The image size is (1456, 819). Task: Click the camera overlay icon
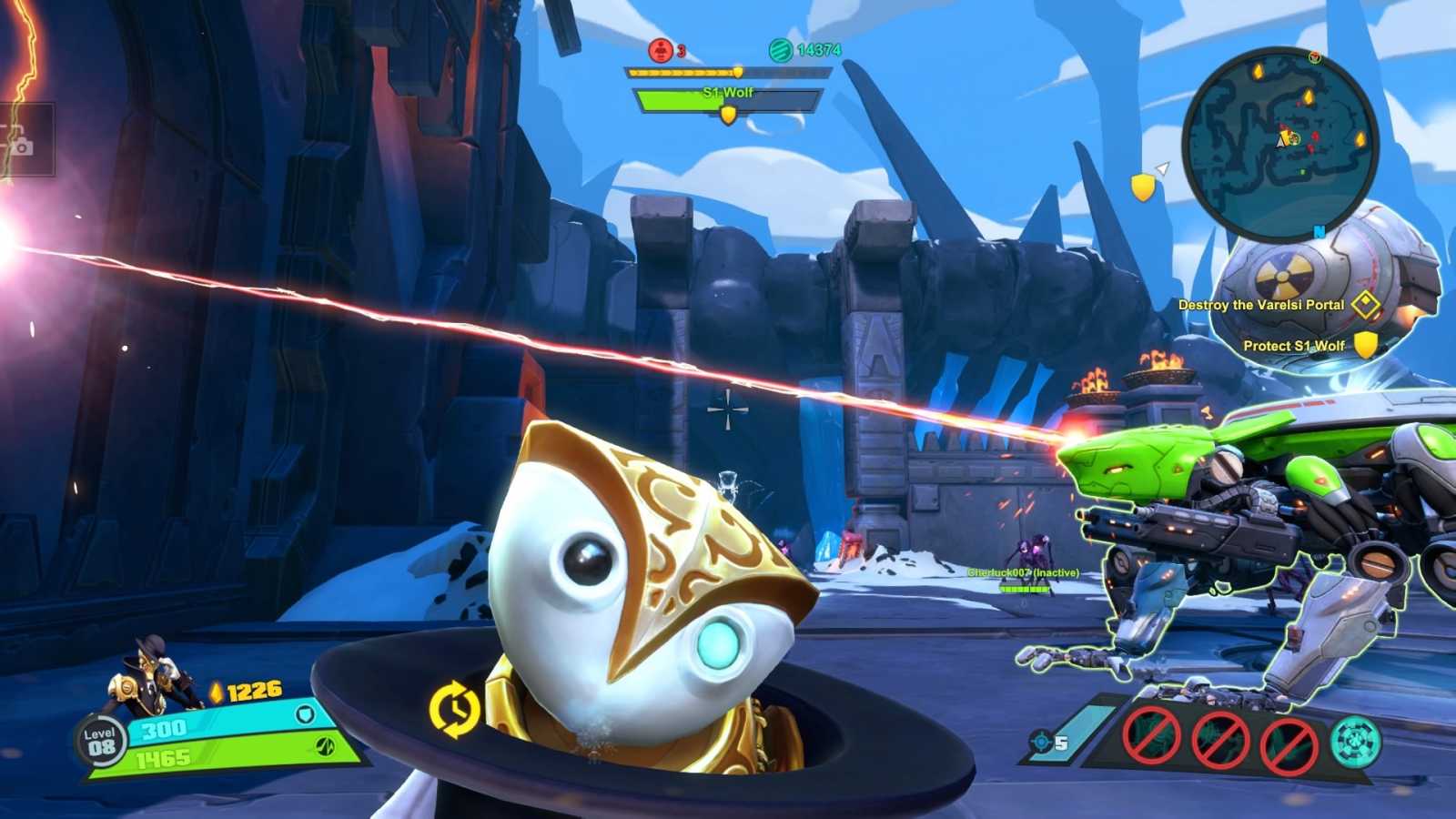(20, 144)
